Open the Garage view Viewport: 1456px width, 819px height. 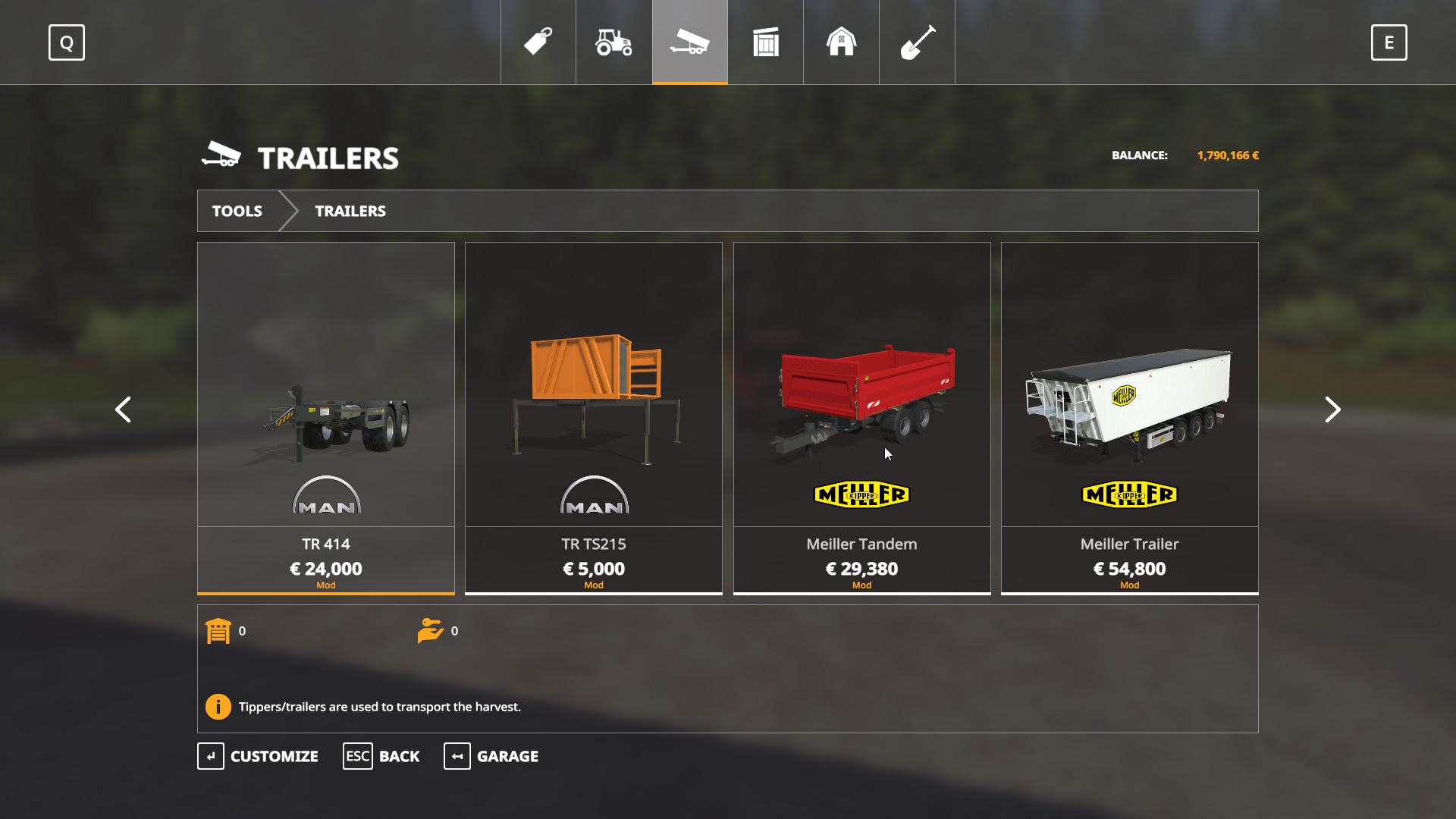(491, 756)
